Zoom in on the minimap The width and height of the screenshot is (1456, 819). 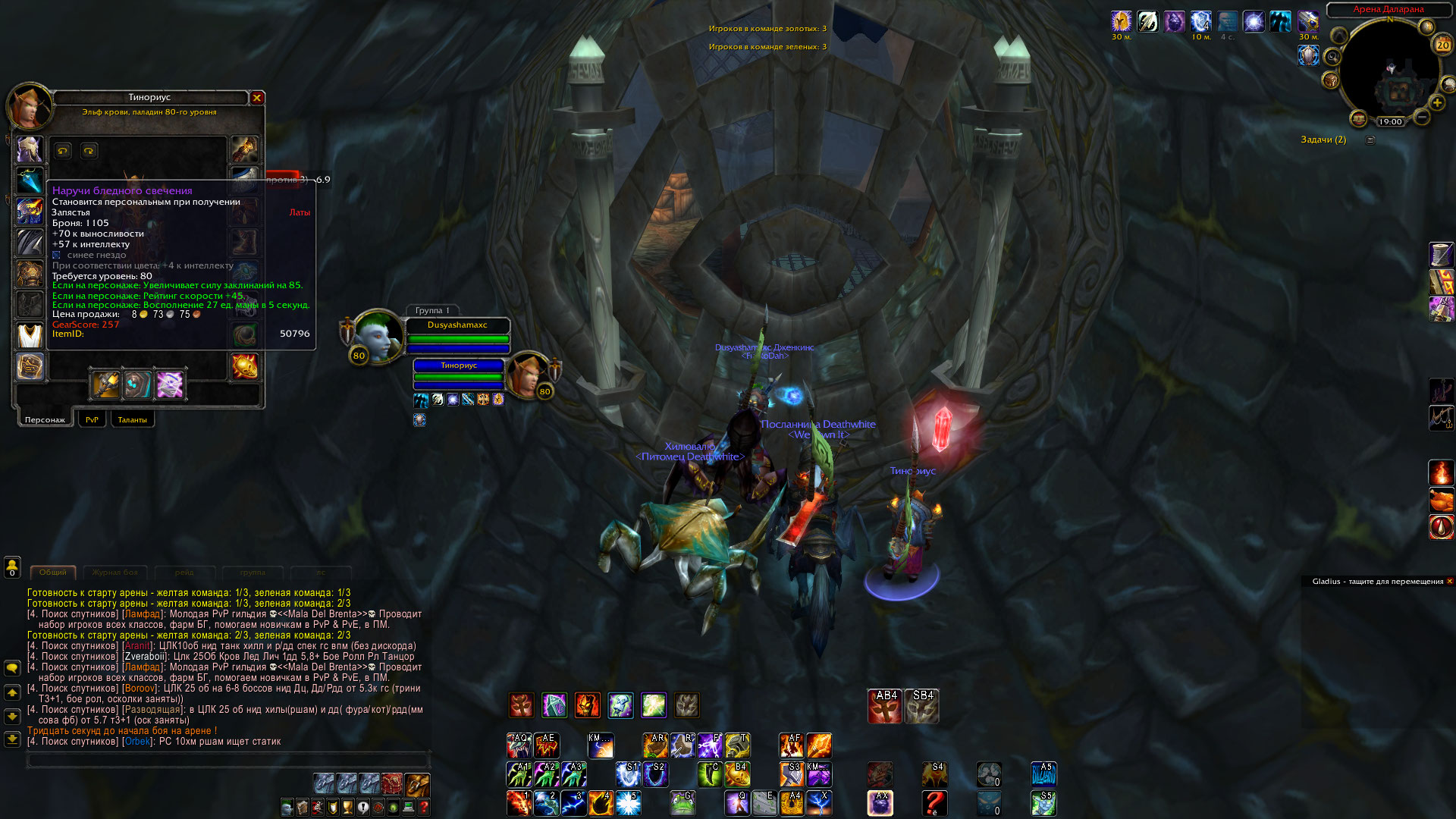tap(1437, 103)
